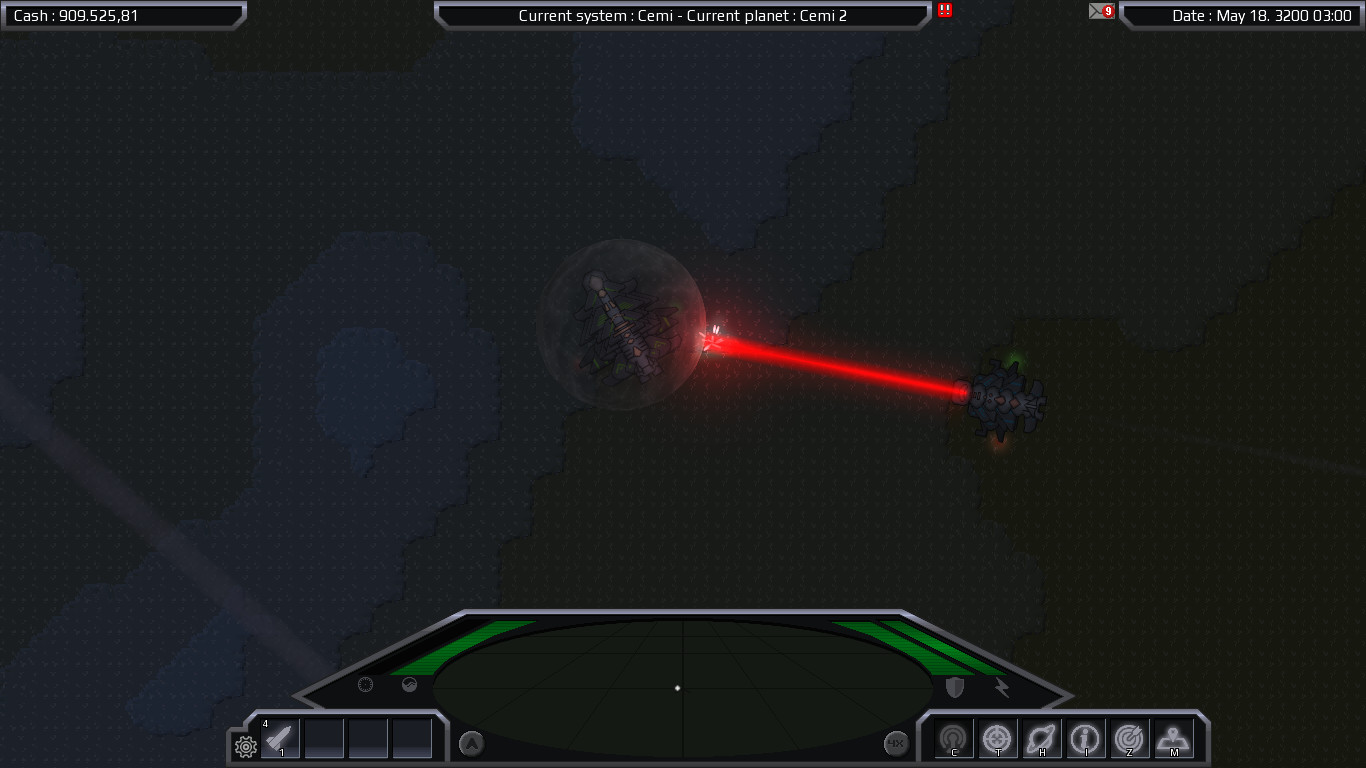Select the T targeting icon
The height and width of the screenshot is (768, 1366).
997,738
